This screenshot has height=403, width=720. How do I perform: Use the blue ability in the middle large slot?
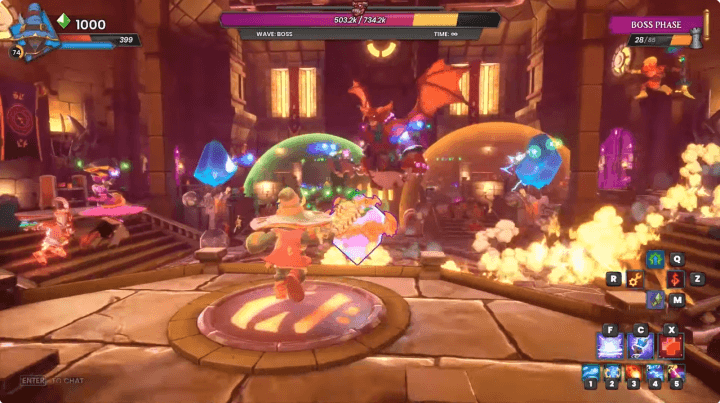[641, 345]
